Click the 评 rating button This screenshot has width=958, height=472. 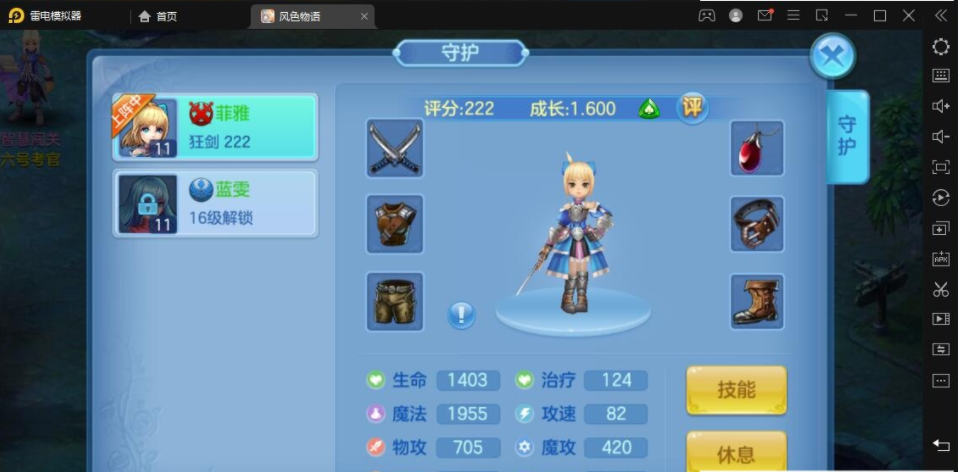coord(691,107)
